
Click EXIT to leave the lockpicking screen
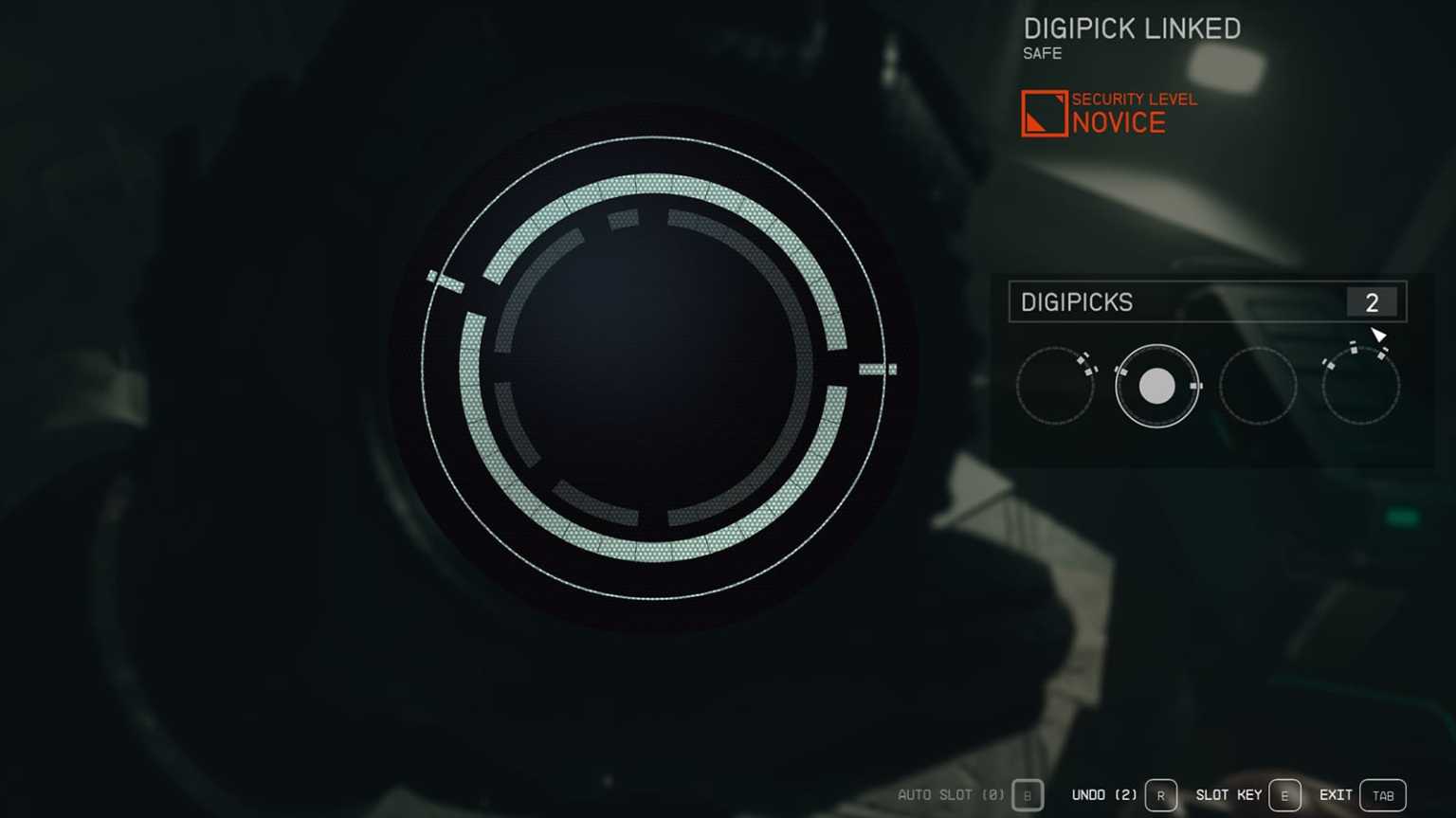1336,795
